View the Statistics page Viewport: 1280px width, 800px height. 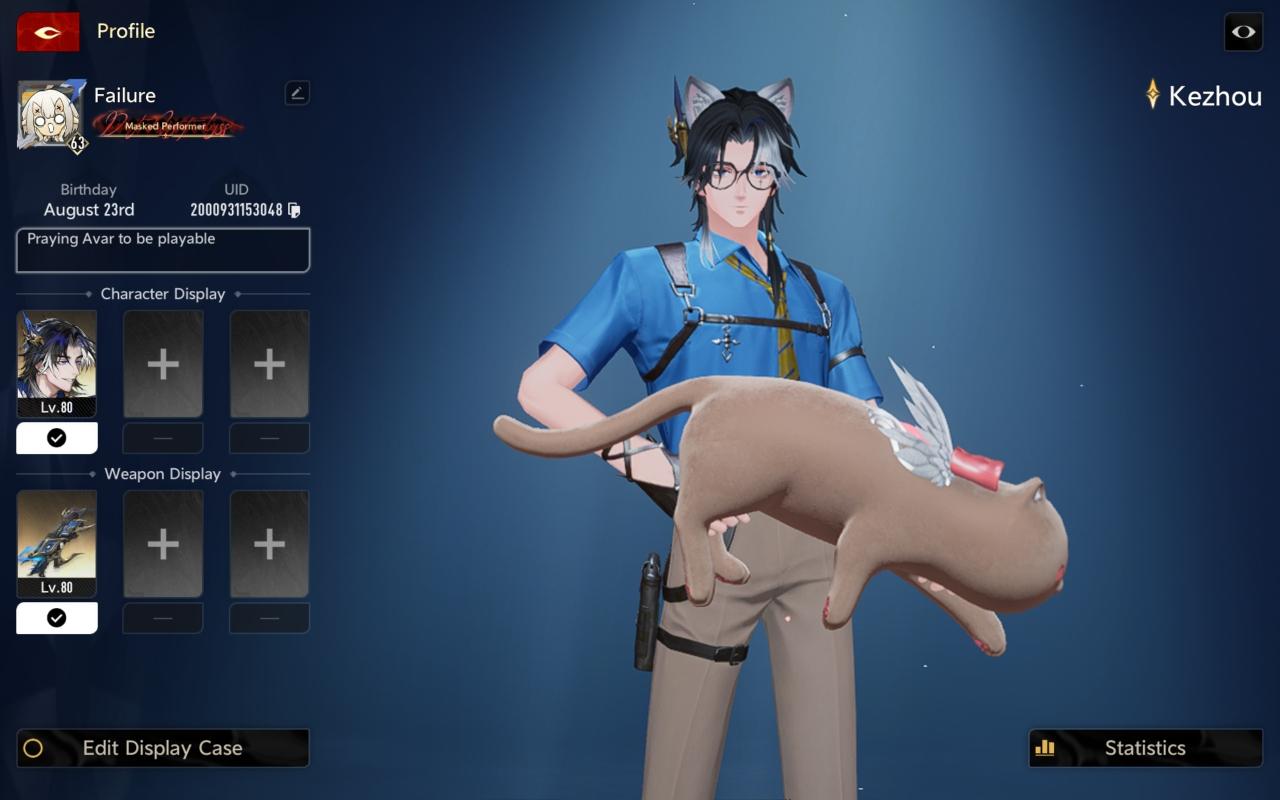(x=1145, y=748)
